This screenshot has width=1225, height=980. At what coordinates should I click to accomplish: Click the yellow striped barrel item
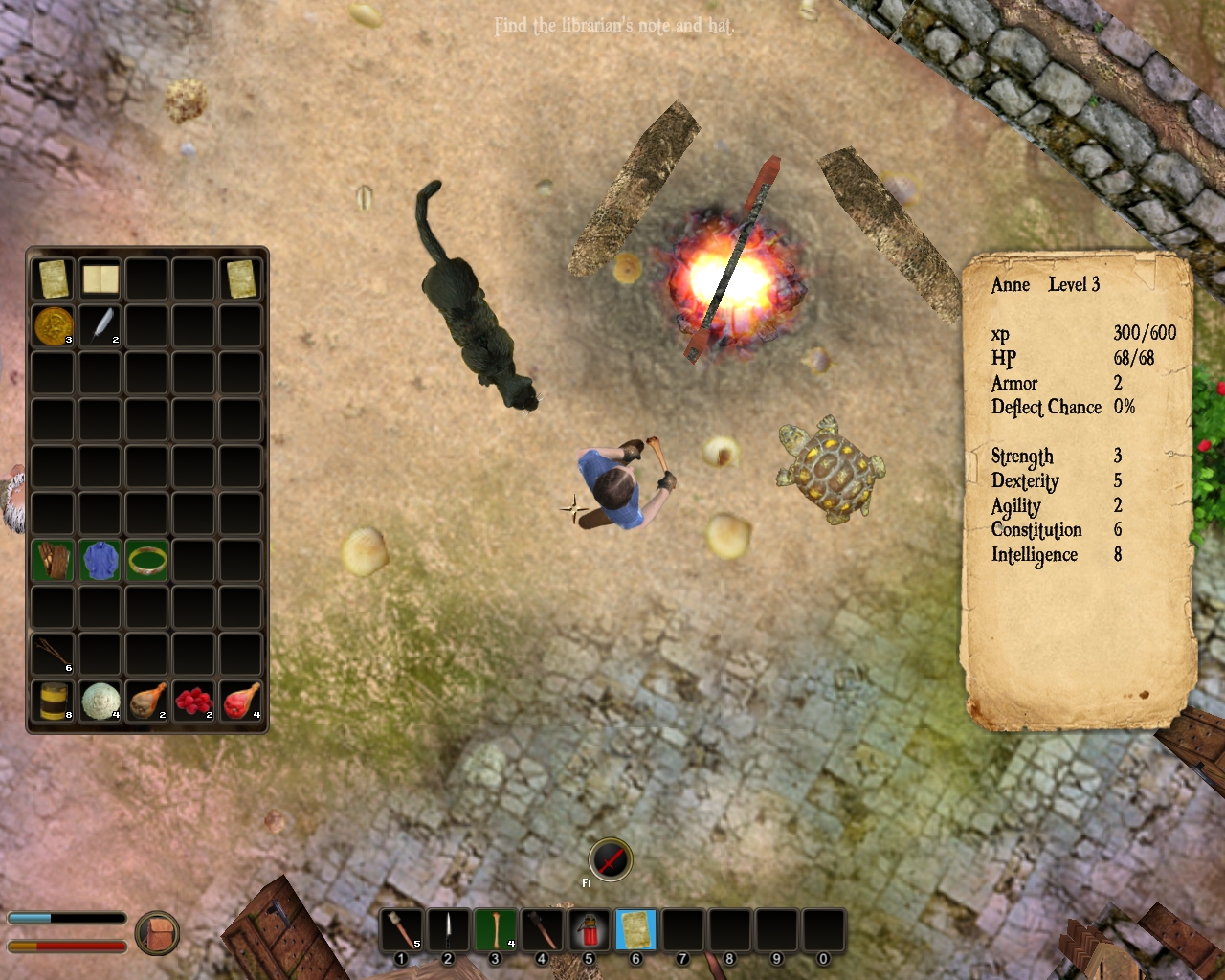[53, 702]
